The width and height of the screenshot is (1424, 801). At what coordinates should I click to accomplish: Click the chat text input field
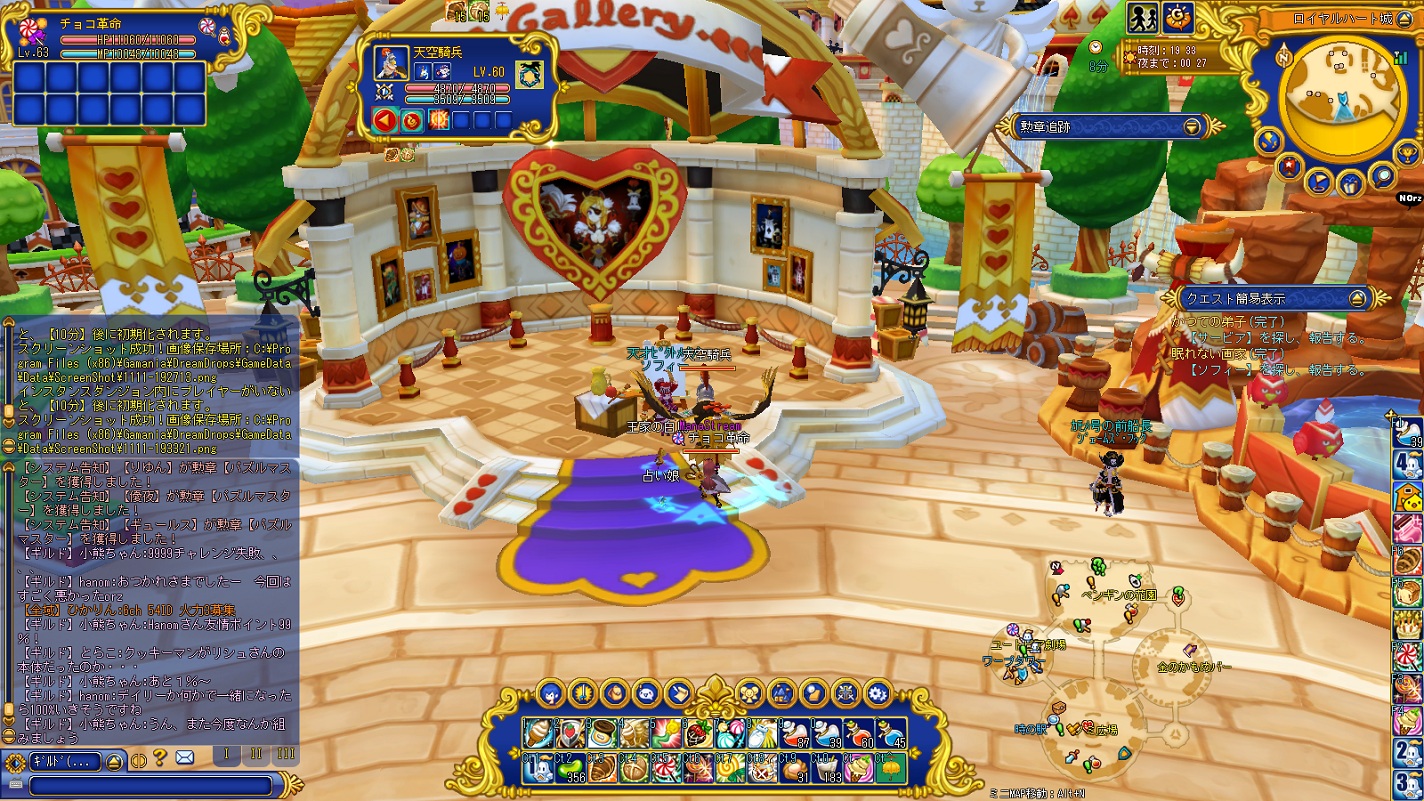(150, 785)
